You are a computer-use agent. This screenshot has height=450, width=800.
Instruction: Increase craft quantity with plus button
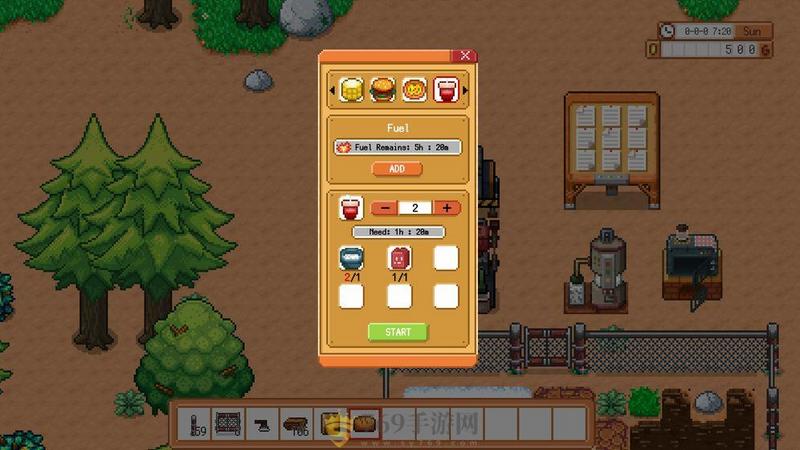pos(446,208)
